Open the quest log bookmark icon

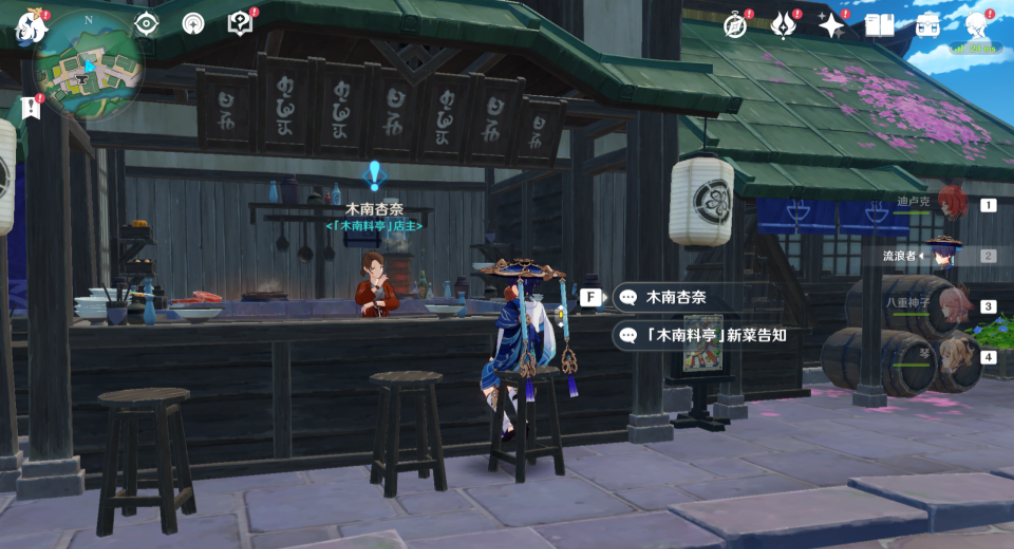[30, 109]
